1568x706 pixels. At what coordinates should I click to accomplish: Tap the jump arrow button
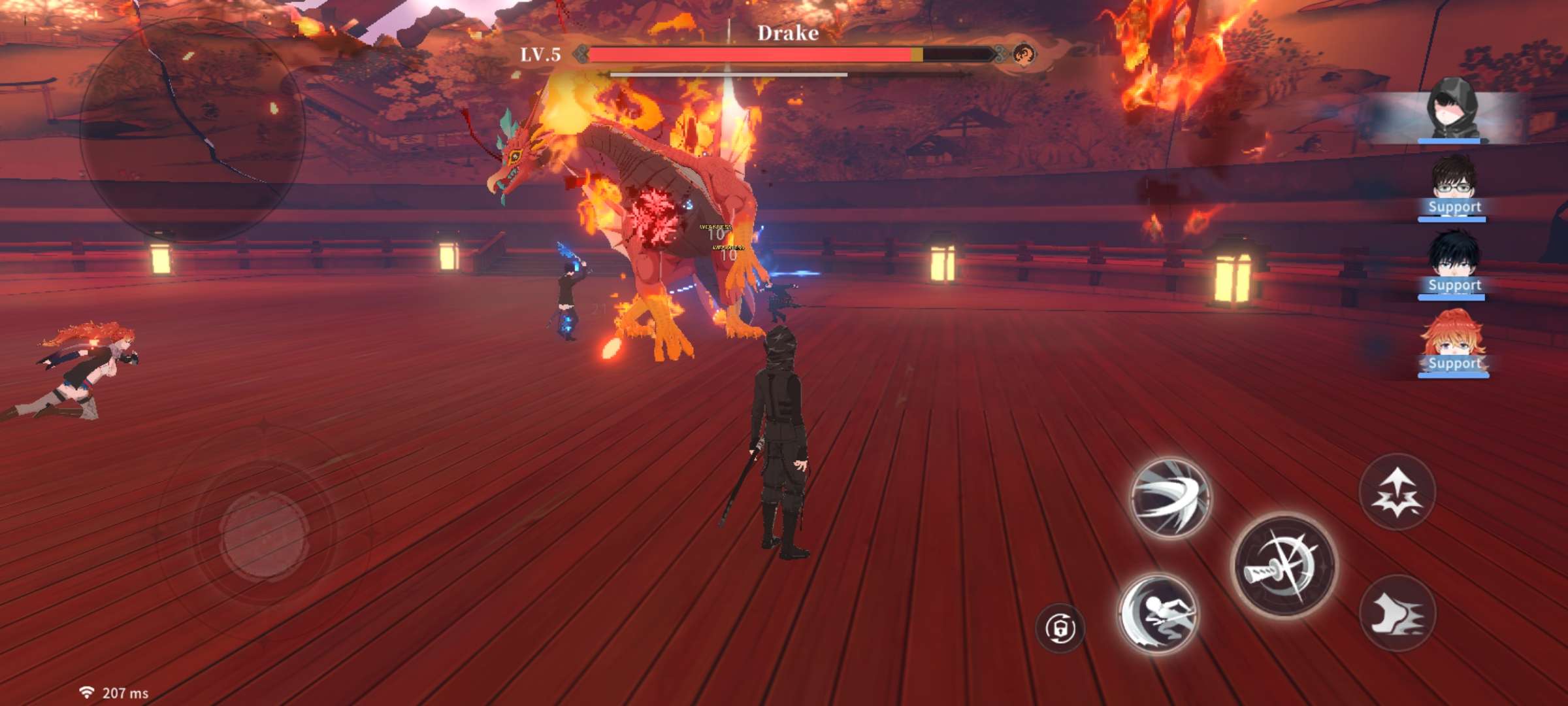[1397, 492]
